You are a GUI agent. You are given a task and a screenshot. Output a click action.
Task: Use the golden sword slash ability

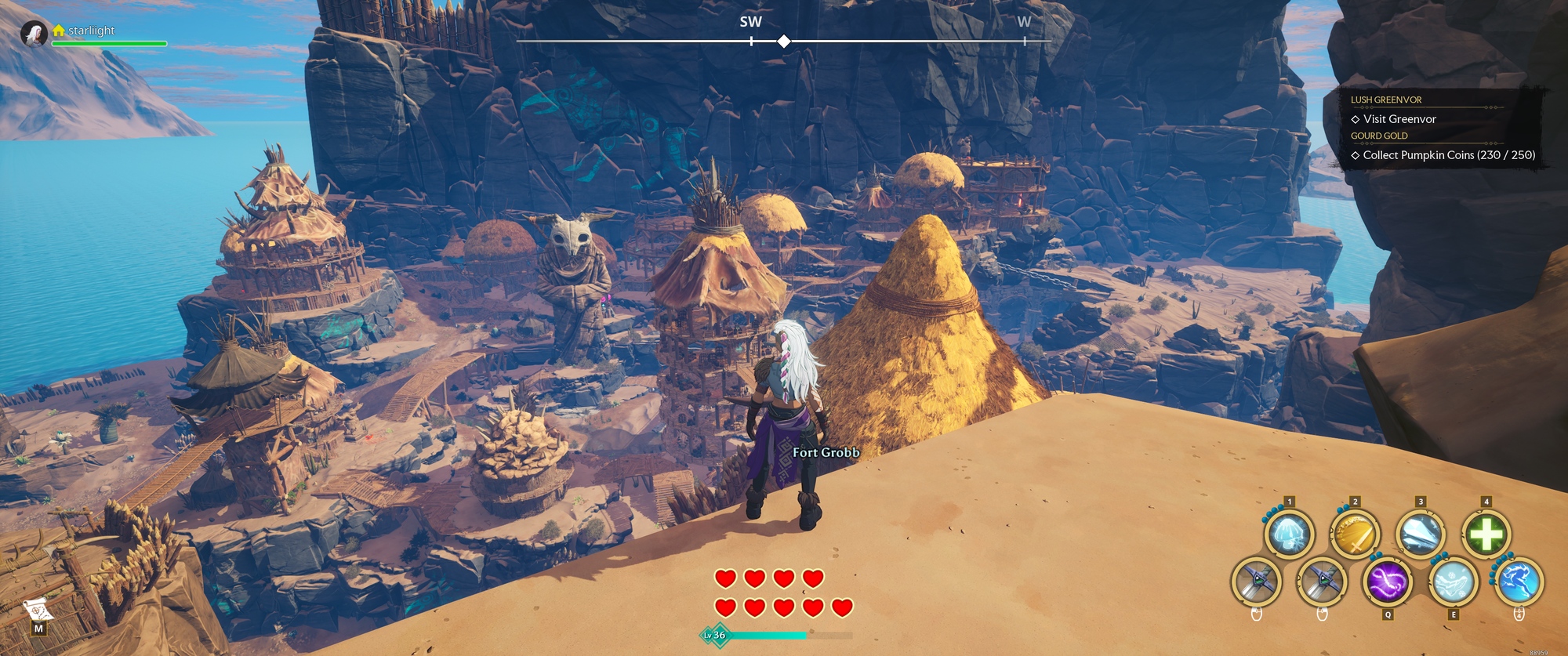pyautogui.click(x=1355, y=535)
